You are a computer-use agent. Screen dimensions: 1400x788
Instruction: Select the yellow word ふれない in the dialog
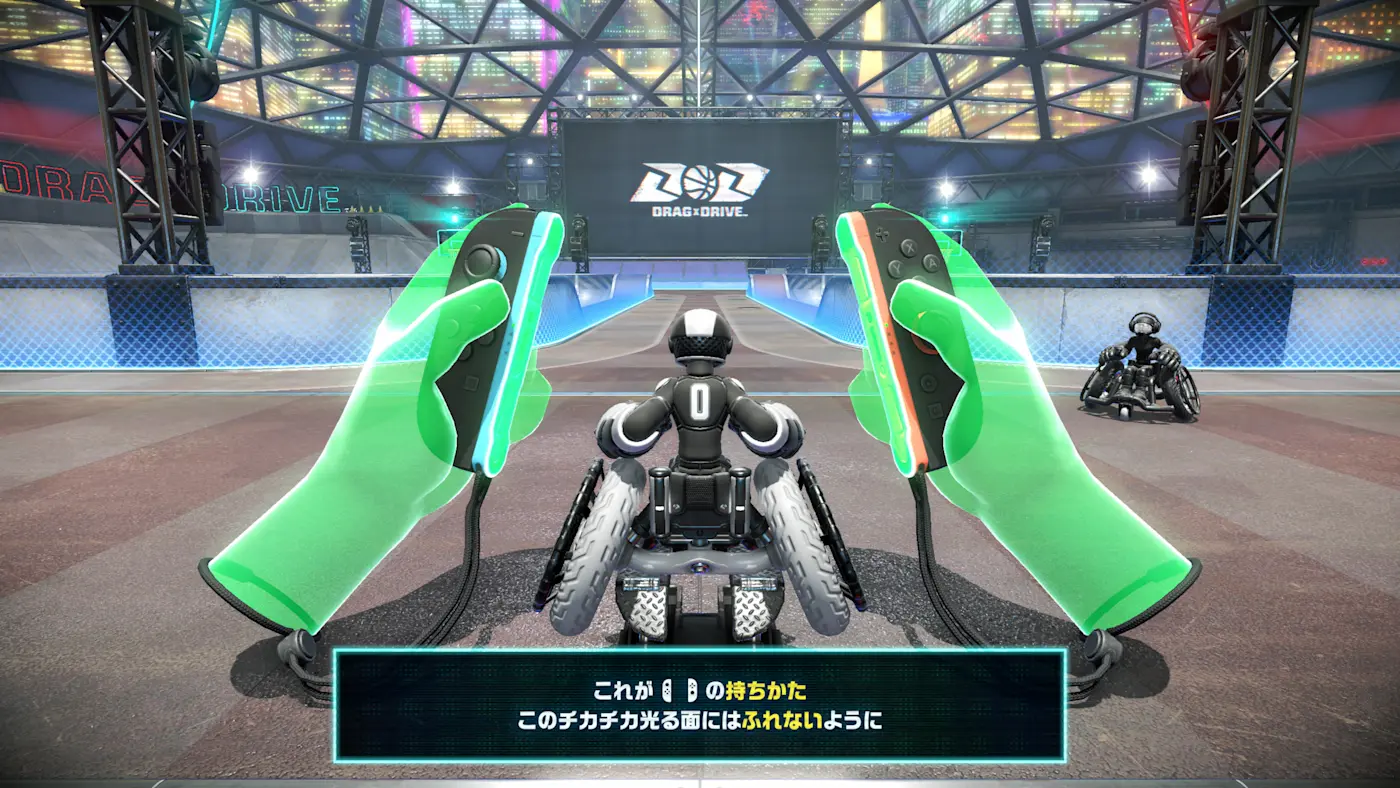(781, 719)
